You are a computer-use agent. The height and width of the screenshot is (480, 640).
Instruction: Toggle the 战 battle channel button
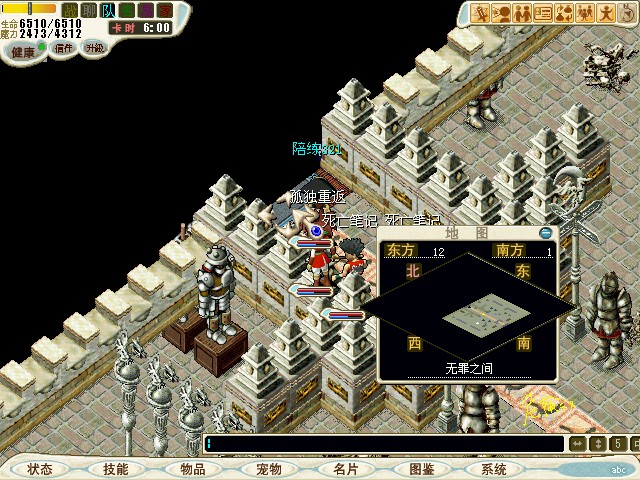(x=70, y=10)
